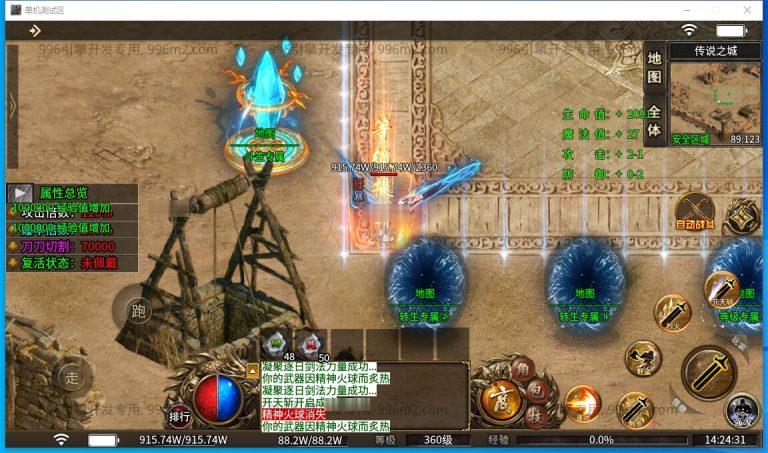
Task: Open the 排行 ranking button
Action: tap(180, 417)
